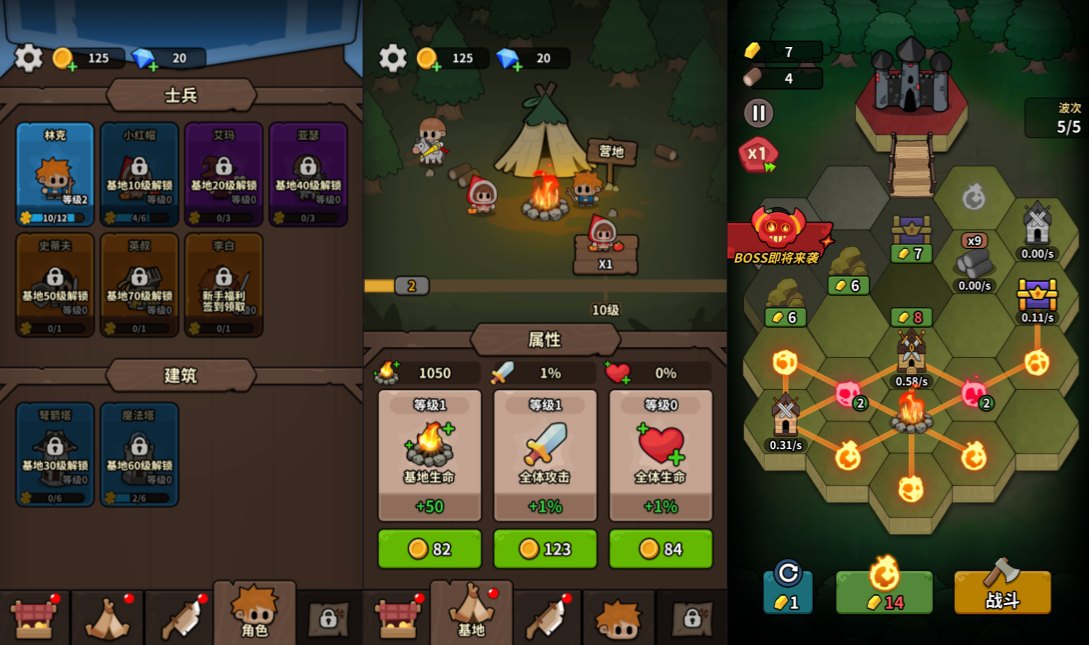Select the locked 艾玛 soldier card
Screen dimensions: 1089x645
(223, 174)
